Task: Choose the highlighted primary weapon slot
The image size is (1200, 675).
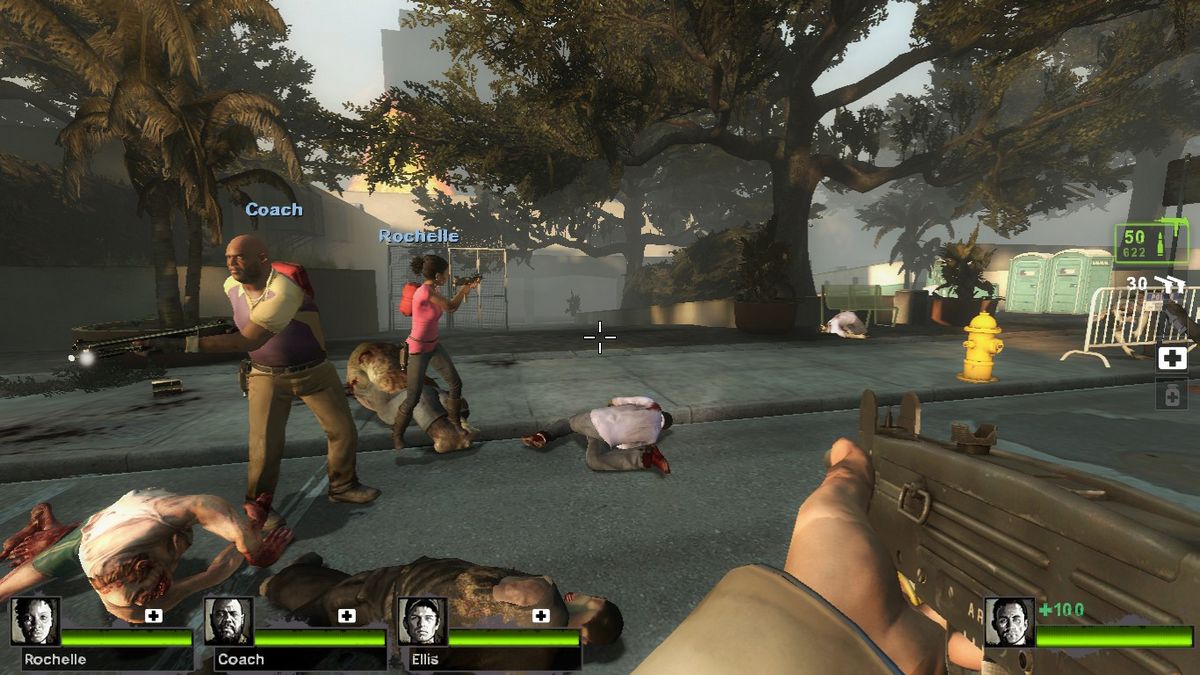Action: [x=1151, y=243]
